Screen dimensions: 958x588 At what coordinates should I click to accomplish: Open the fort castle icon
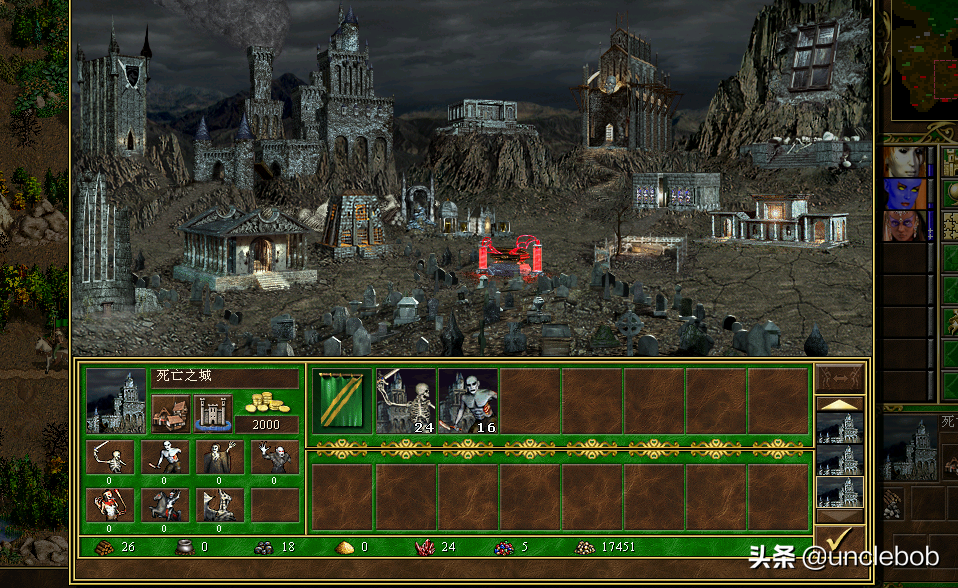(212, 412)
